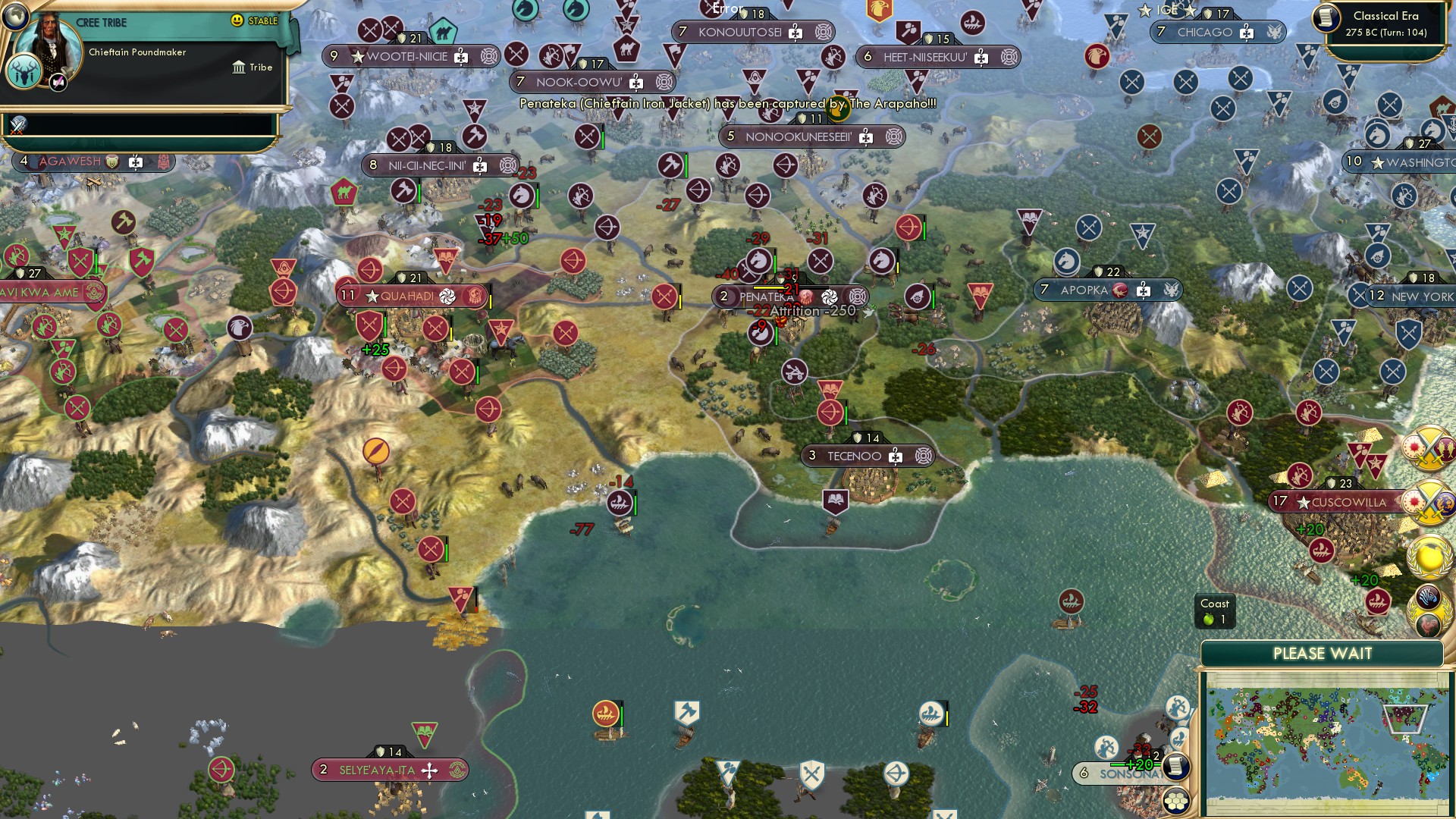The height and width of the screenshot is (819, 1456).
Task: Select the Nonookuneeseeii' city banner
Action: [x=798, y=136]
